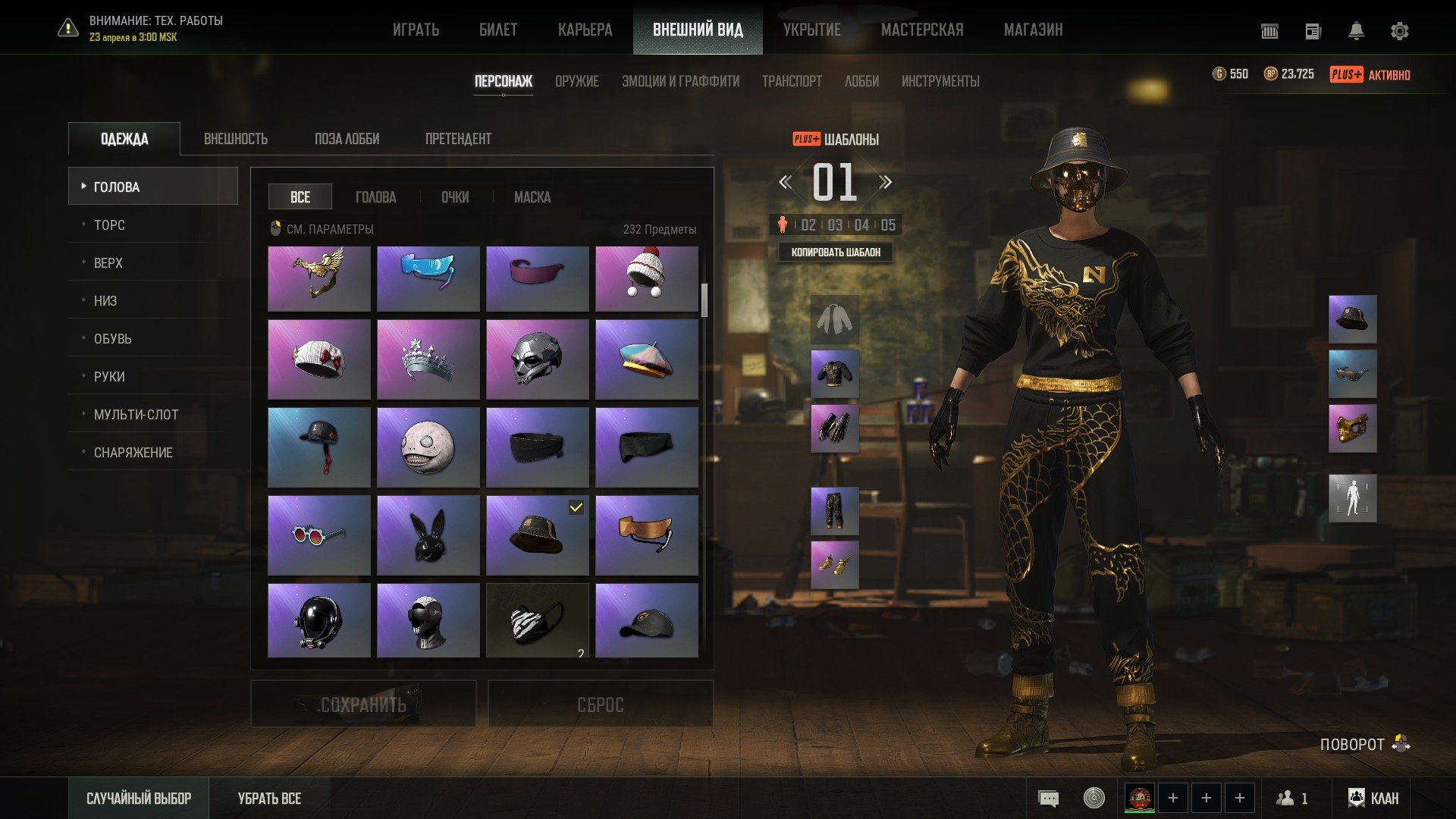This screenshot has width=1456, height=819.
Task: Choose the Обувь clothing category
Action: [112, 339]
